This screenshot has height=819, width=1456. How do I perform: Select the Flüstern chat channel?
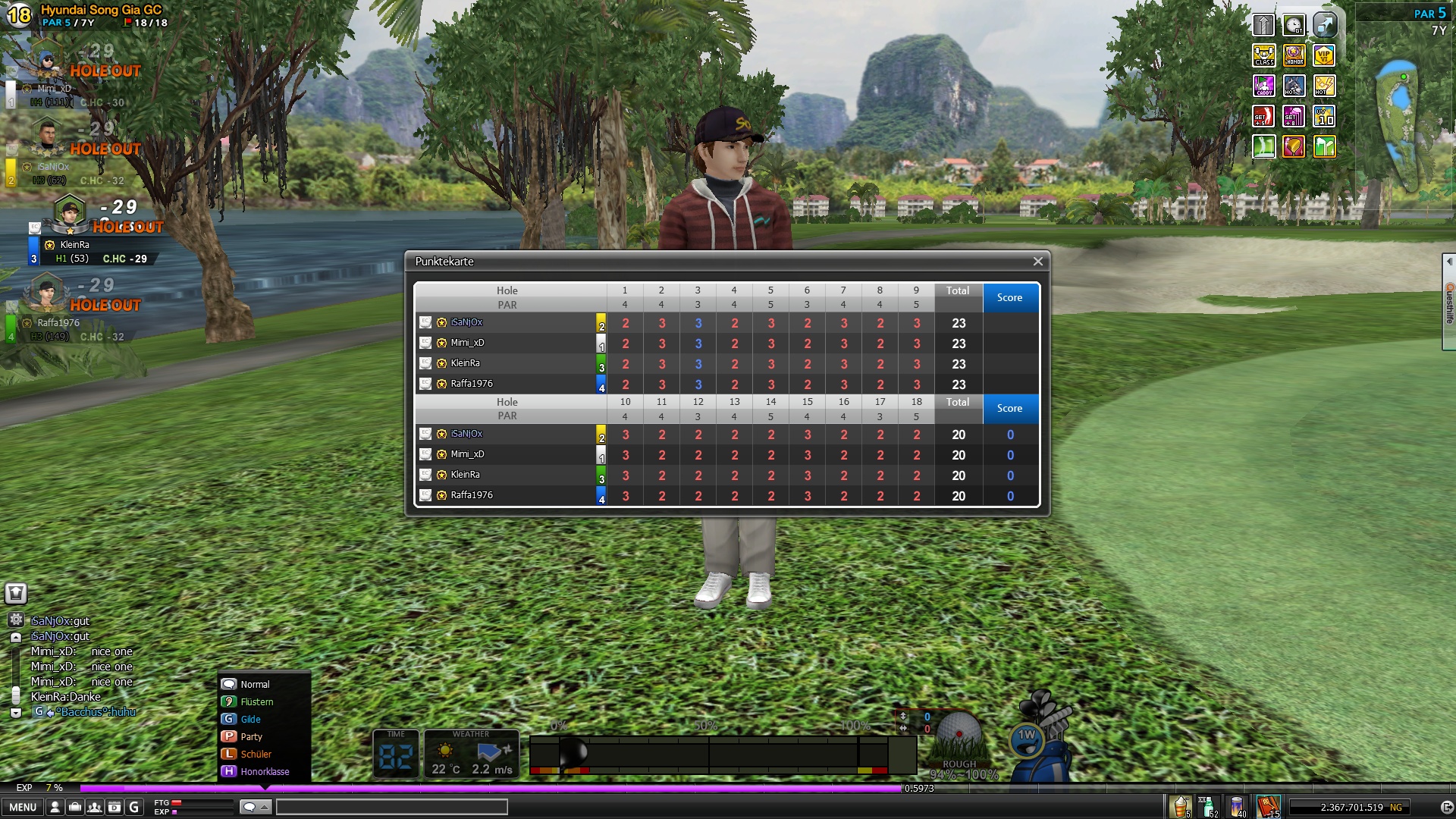click(x=256, y=702)
